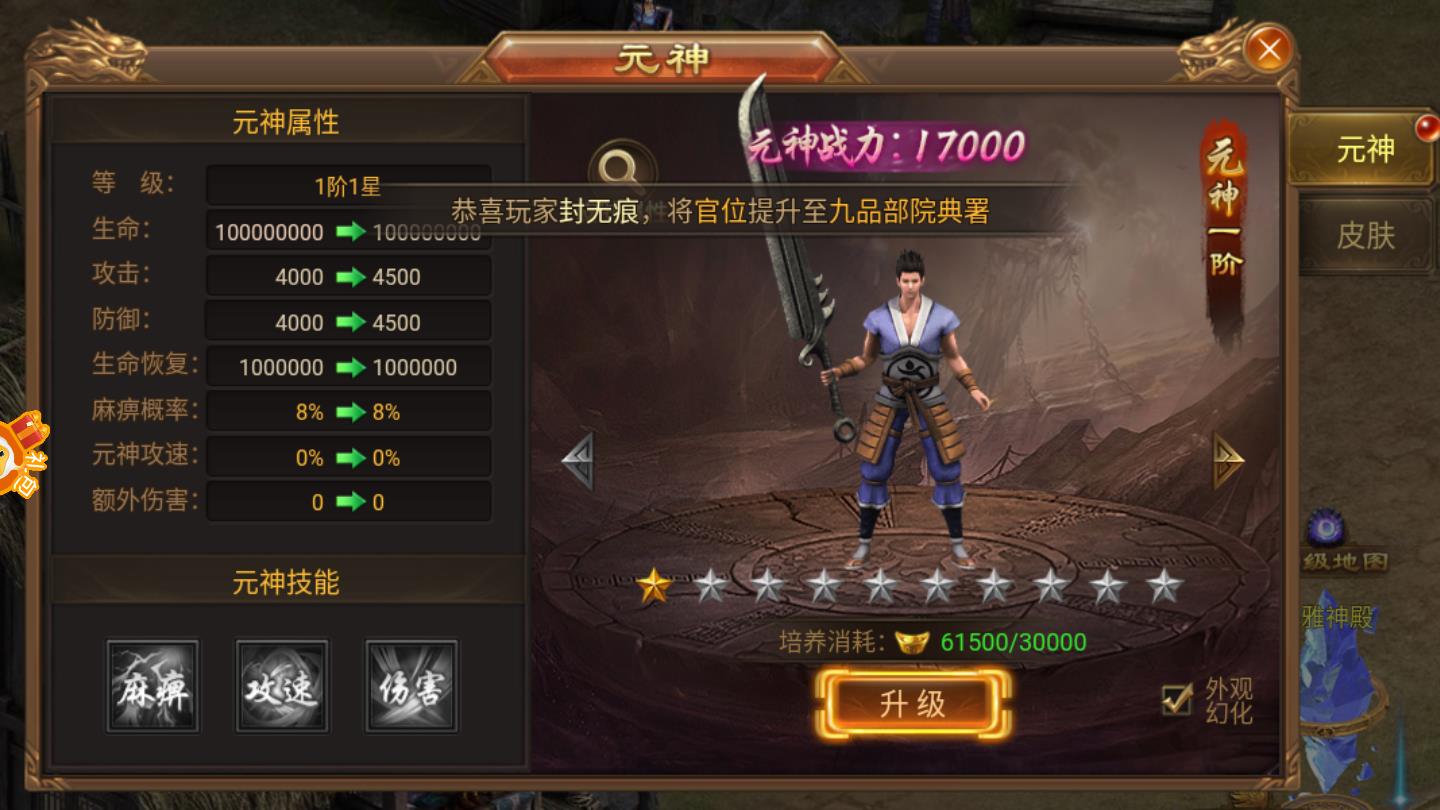Select the 麻痹 (paralysis) skill icon

pyautogui.click(x=152, y=686)
